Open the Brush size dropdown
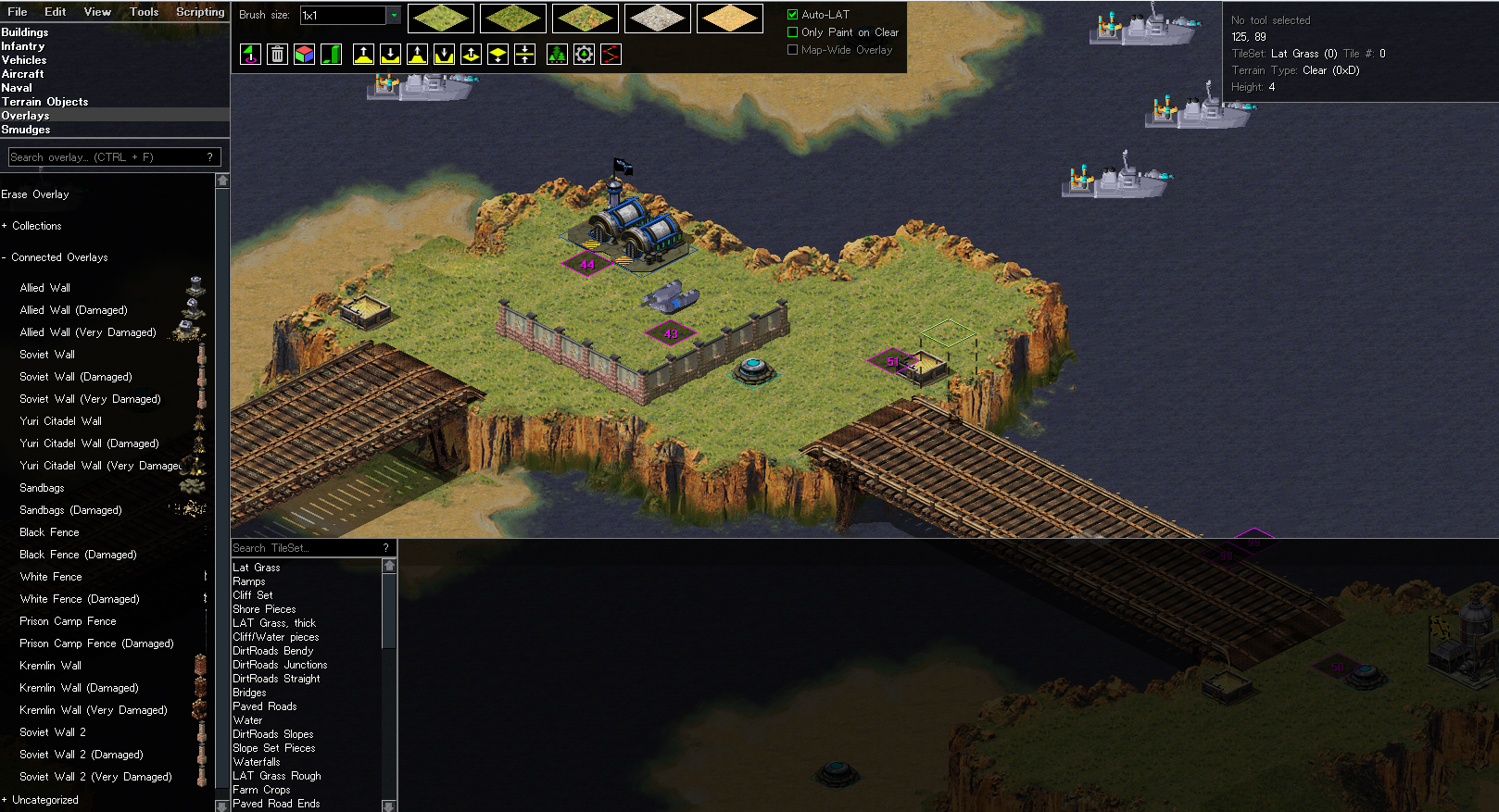Image resolution: width=1499 pixels, height=812 pixels. [x=394, y=16]
